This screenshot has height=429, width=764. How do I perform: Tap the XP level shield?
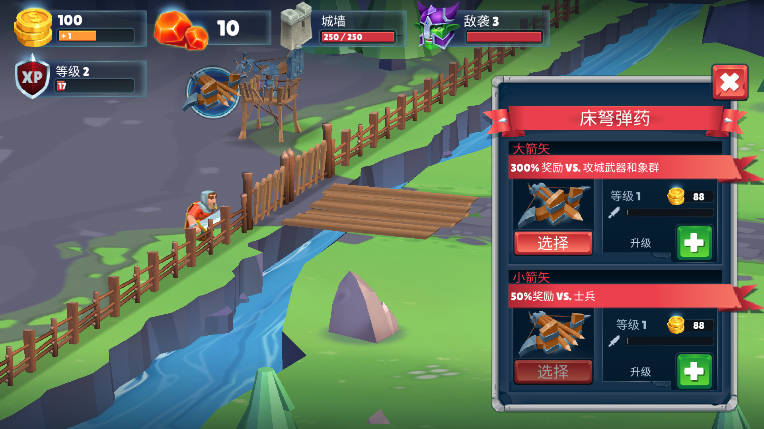tap(33, 79)
